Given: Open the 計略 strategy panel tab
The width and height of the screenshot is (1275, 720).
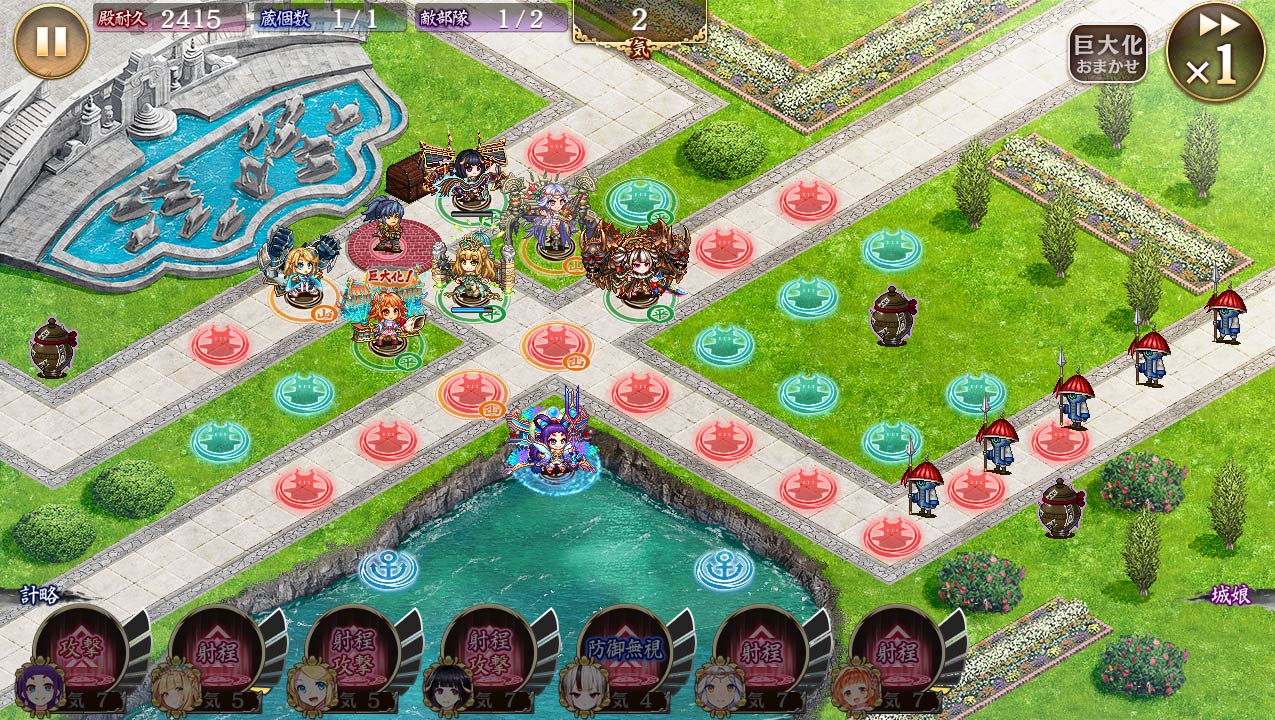Looking at the screenshot, I should point(41,594).
